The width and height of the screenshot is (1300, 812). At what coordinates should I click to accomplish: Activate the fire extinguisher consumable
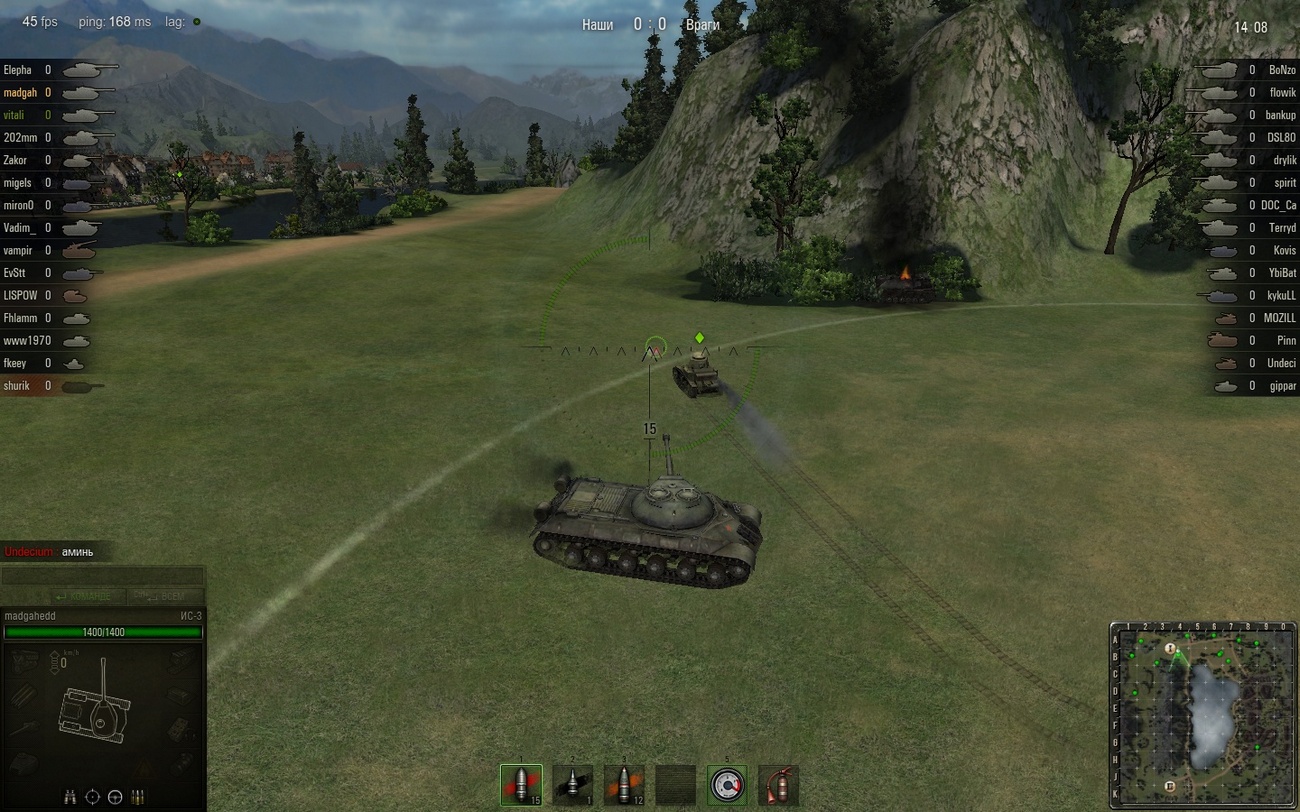(x=778, y=785)
